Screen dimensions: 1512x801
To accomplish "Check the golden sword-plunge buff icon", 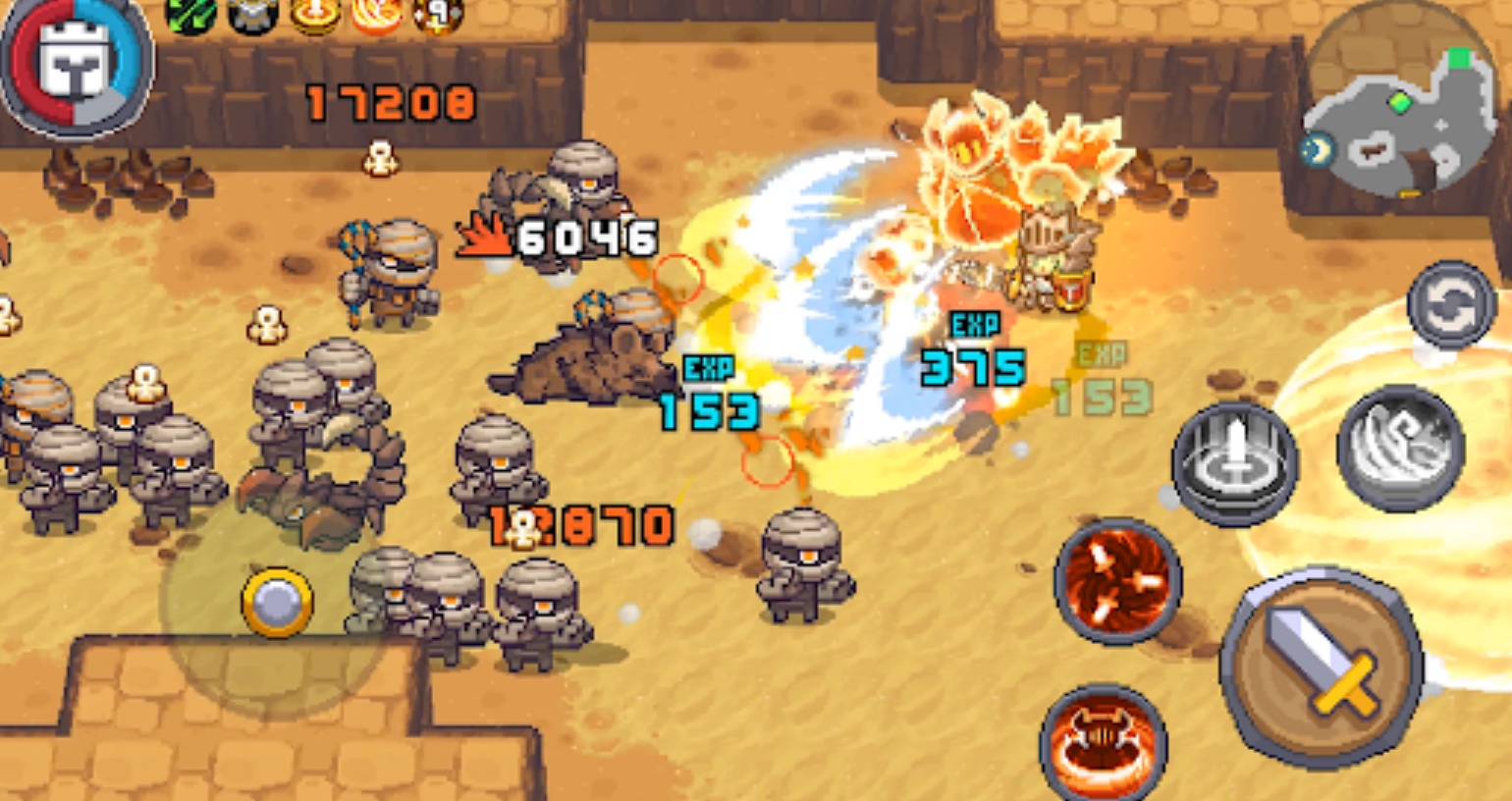I will [x=314, y=14].
